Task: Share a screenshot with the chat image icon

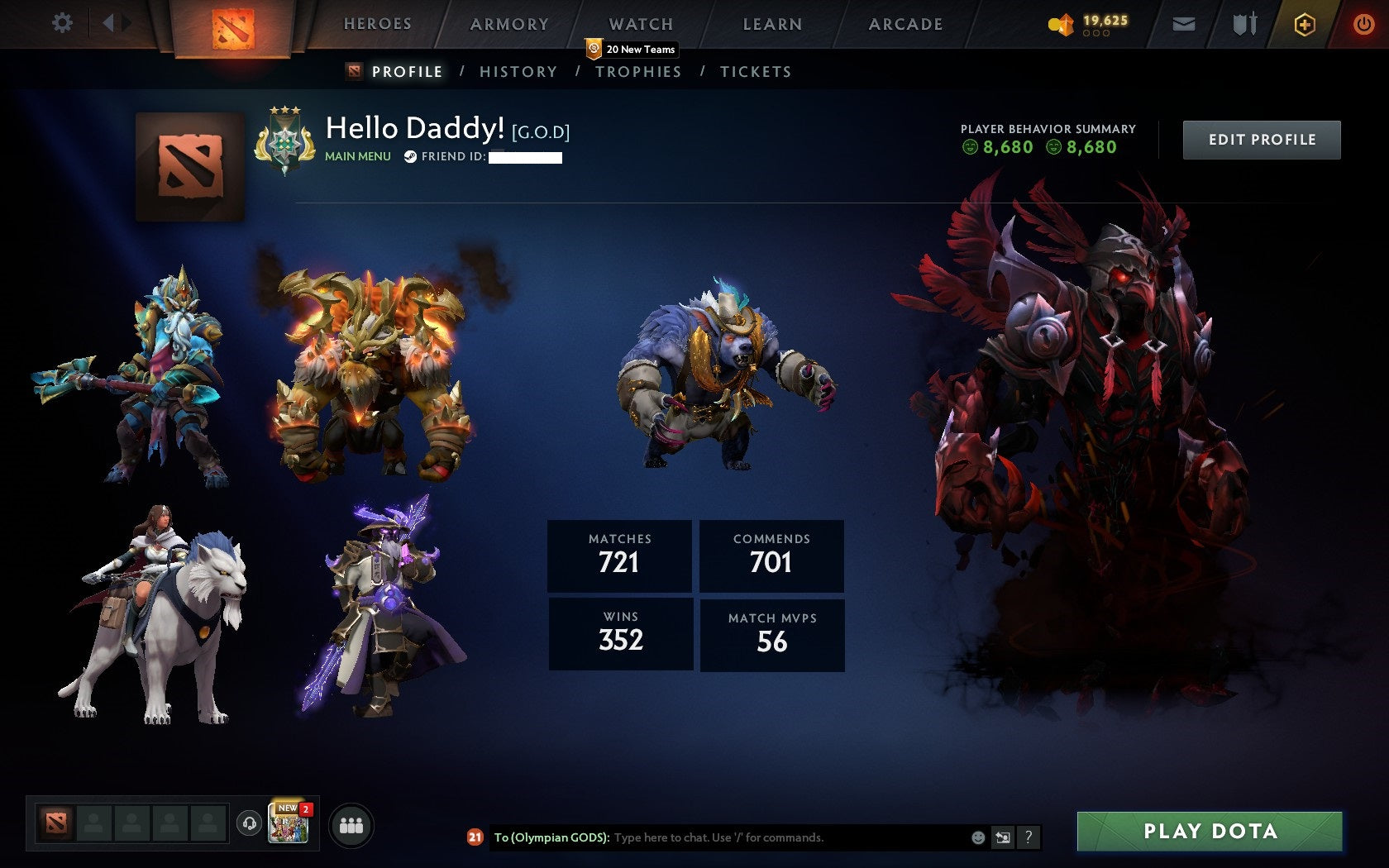Action: (x=1003, y=837)
